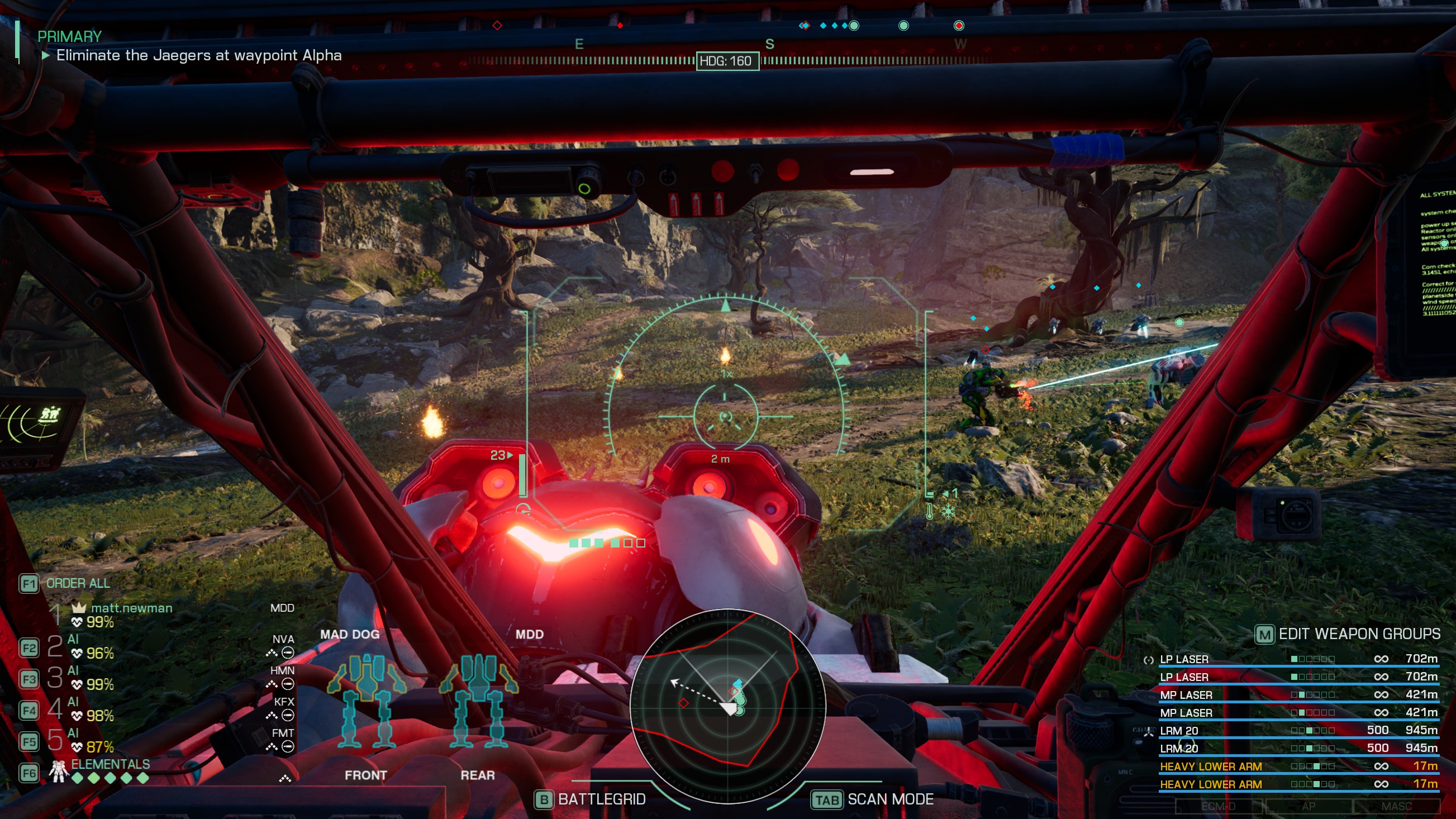
Task: Toggle the MASC equipment indicator
Action: (1396, 807)
